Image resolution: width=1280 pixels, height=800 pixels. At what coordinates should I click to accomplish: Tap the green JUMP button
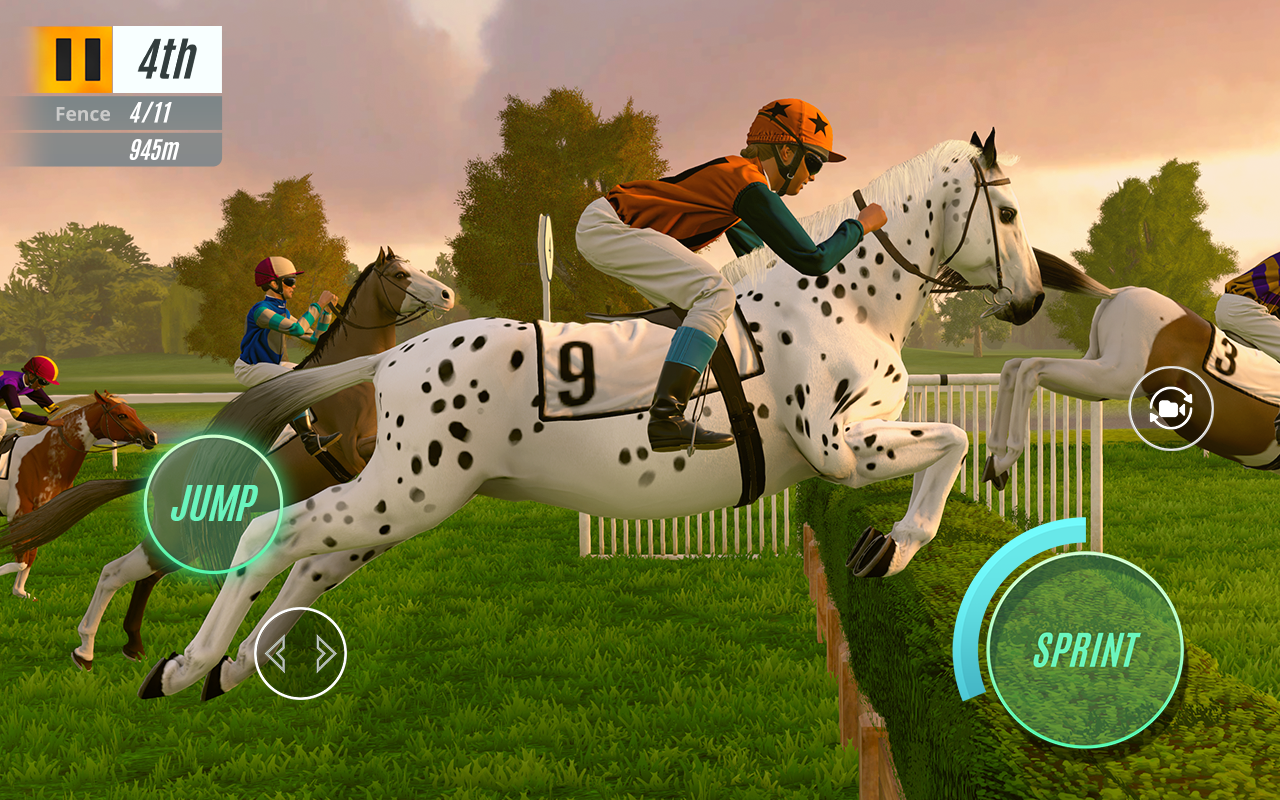[214, 503]
